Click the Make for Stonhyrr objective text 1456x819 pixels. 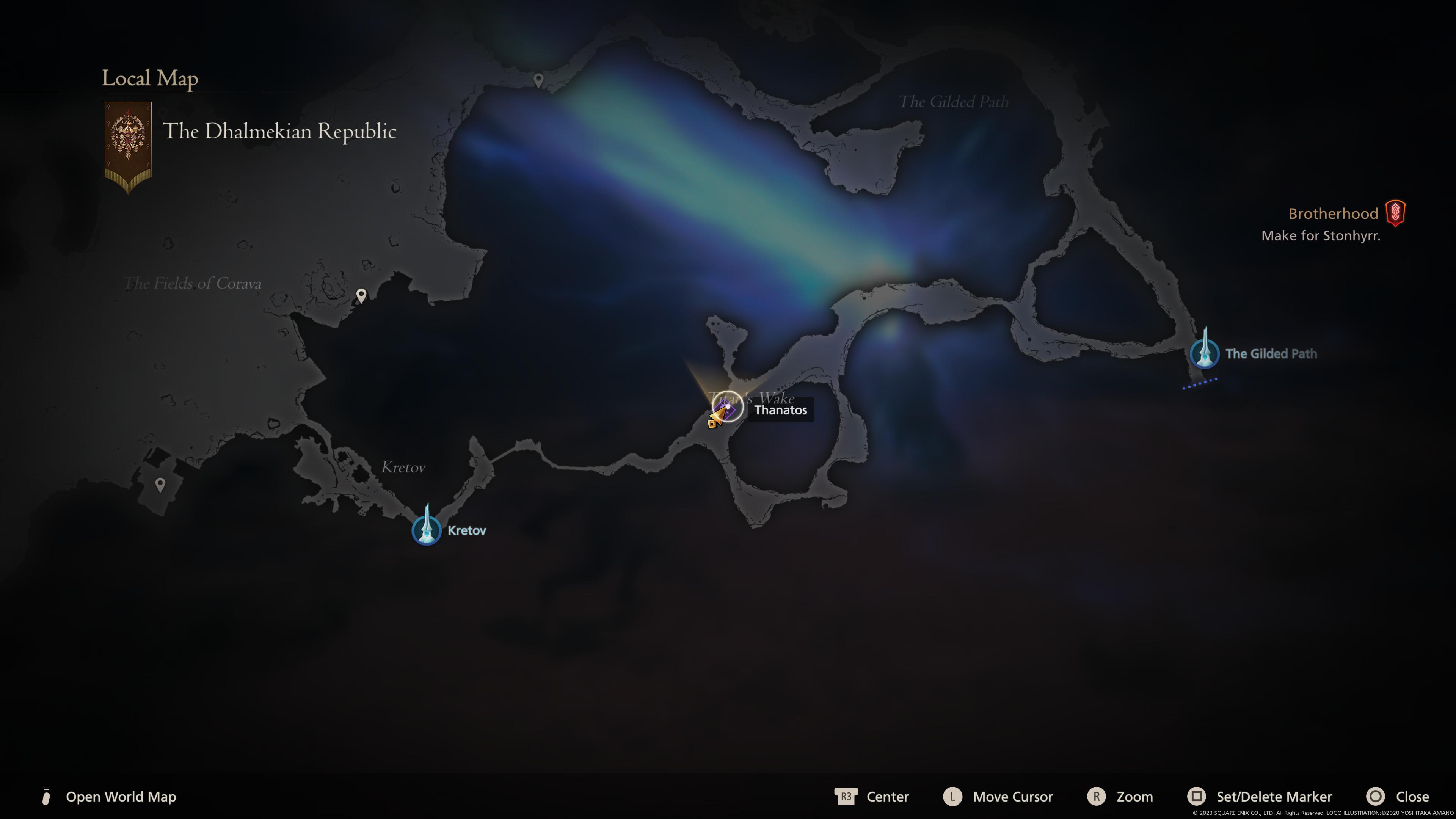pyautogui.click(x=1321, y=236)
